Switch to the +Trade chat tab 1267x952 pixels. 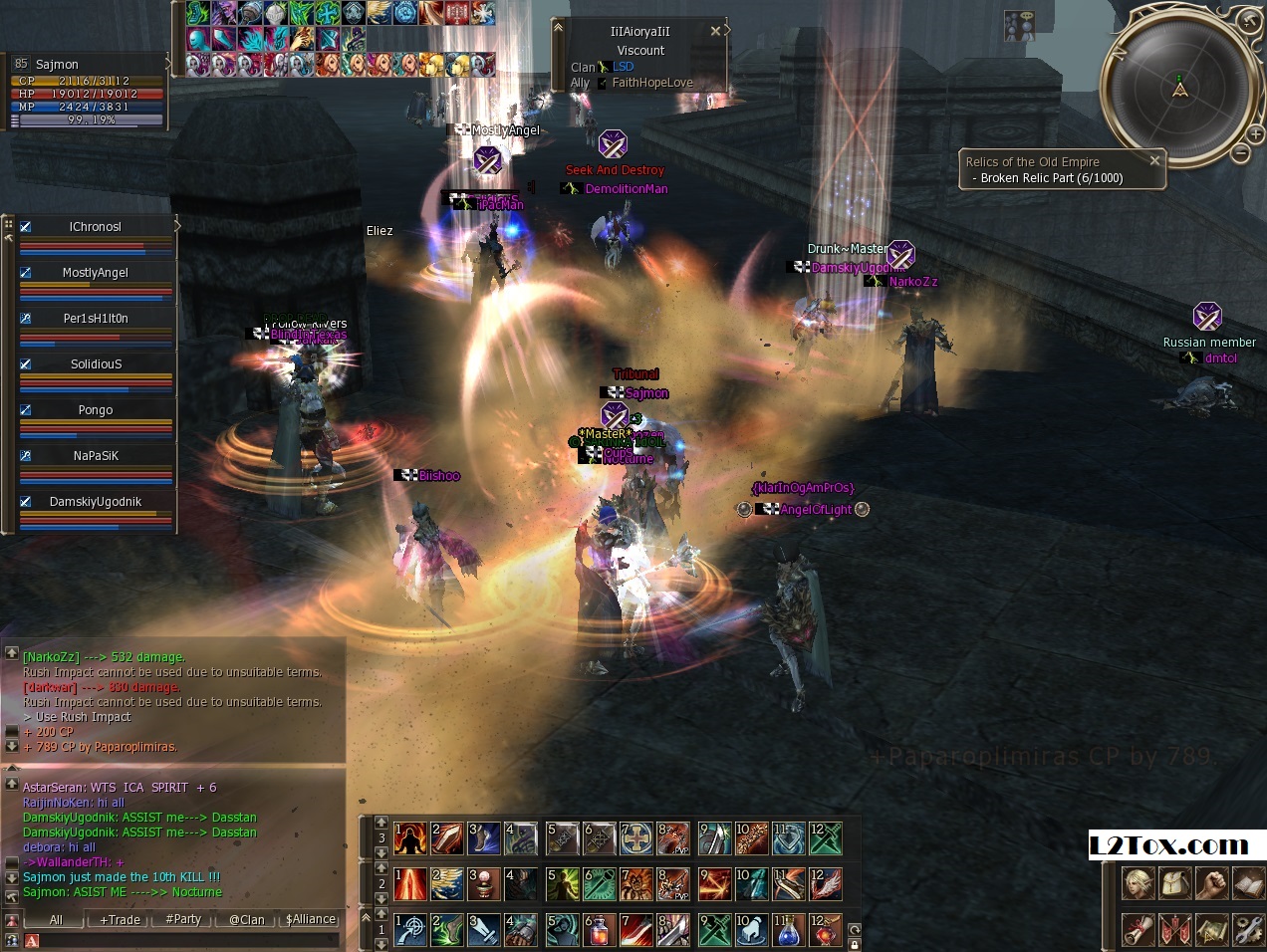[x=120, y=919]
